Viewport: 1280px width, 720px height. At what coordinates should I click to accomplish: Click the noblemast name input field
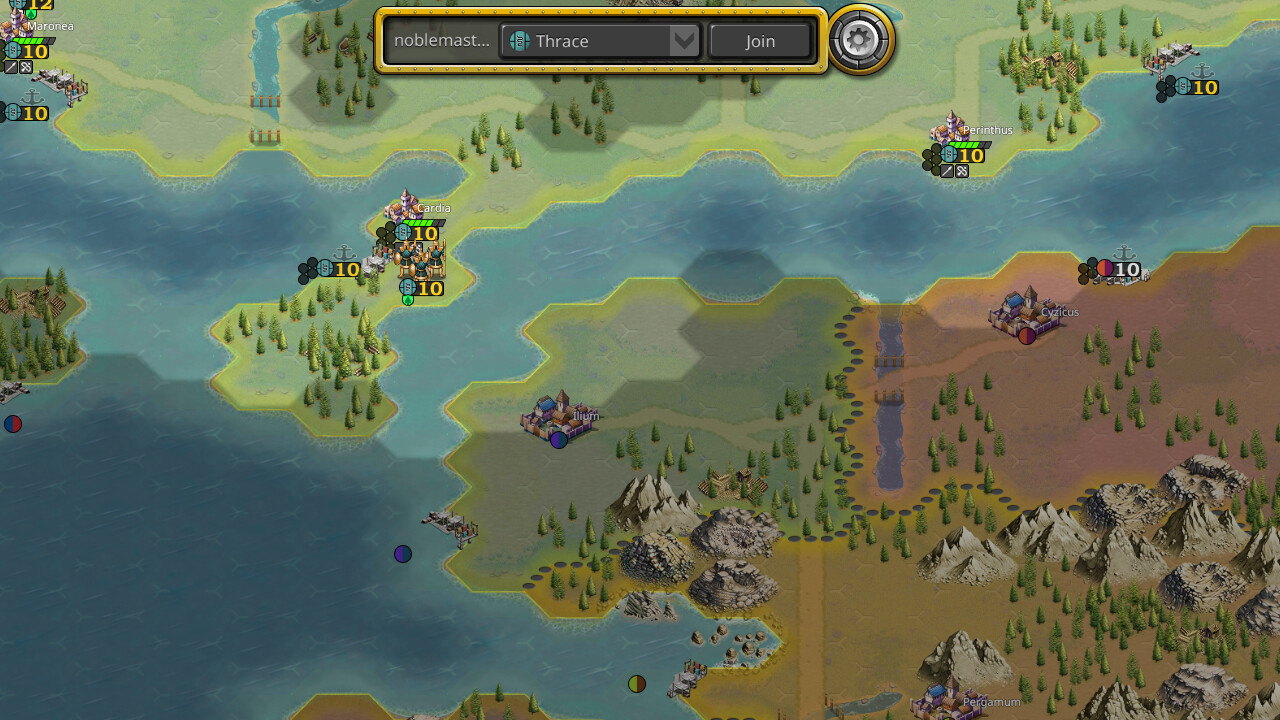coord(441,41)
